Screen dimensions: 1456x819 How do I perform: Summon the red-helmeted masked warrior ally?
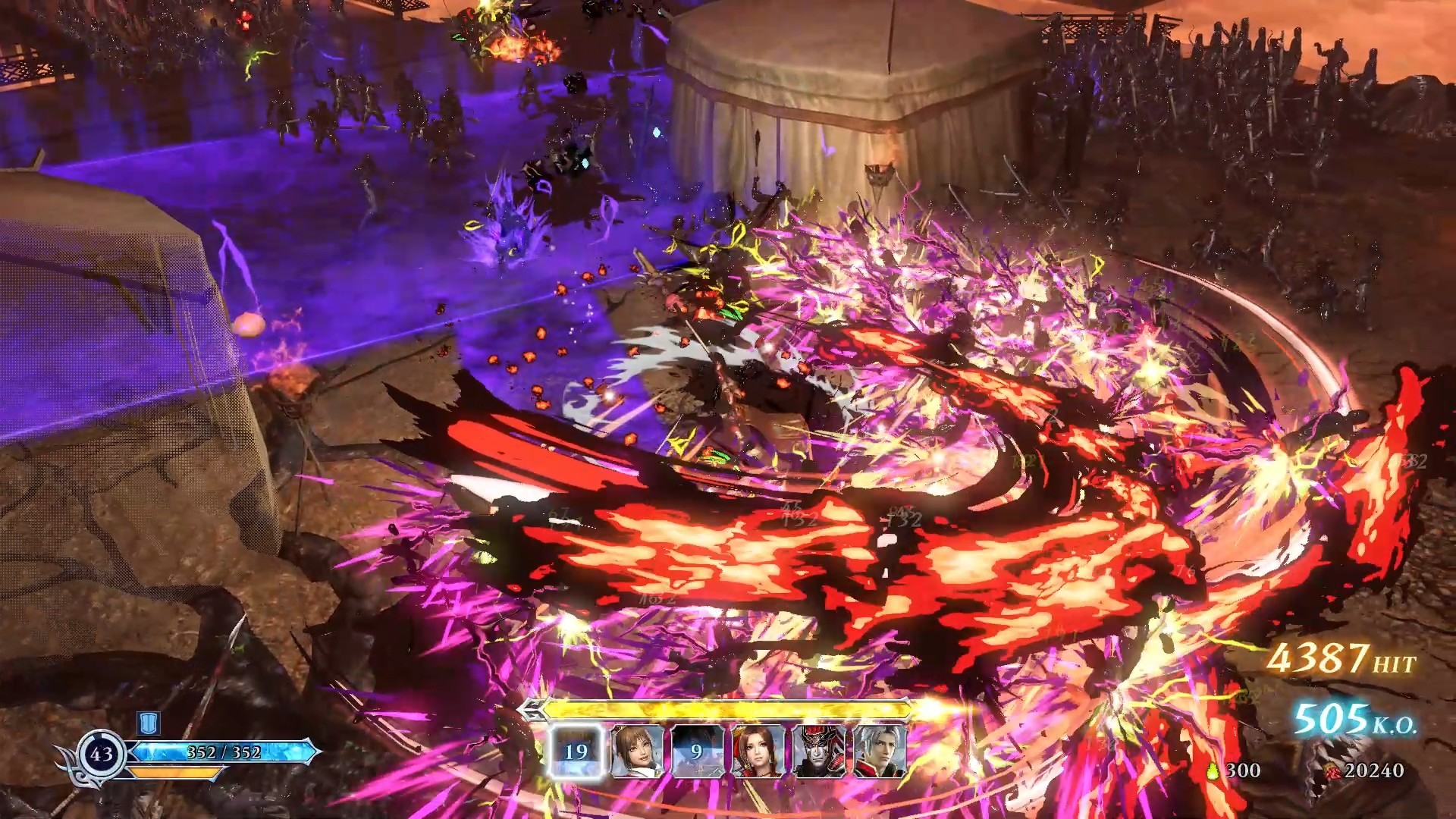tap(818, 751)
